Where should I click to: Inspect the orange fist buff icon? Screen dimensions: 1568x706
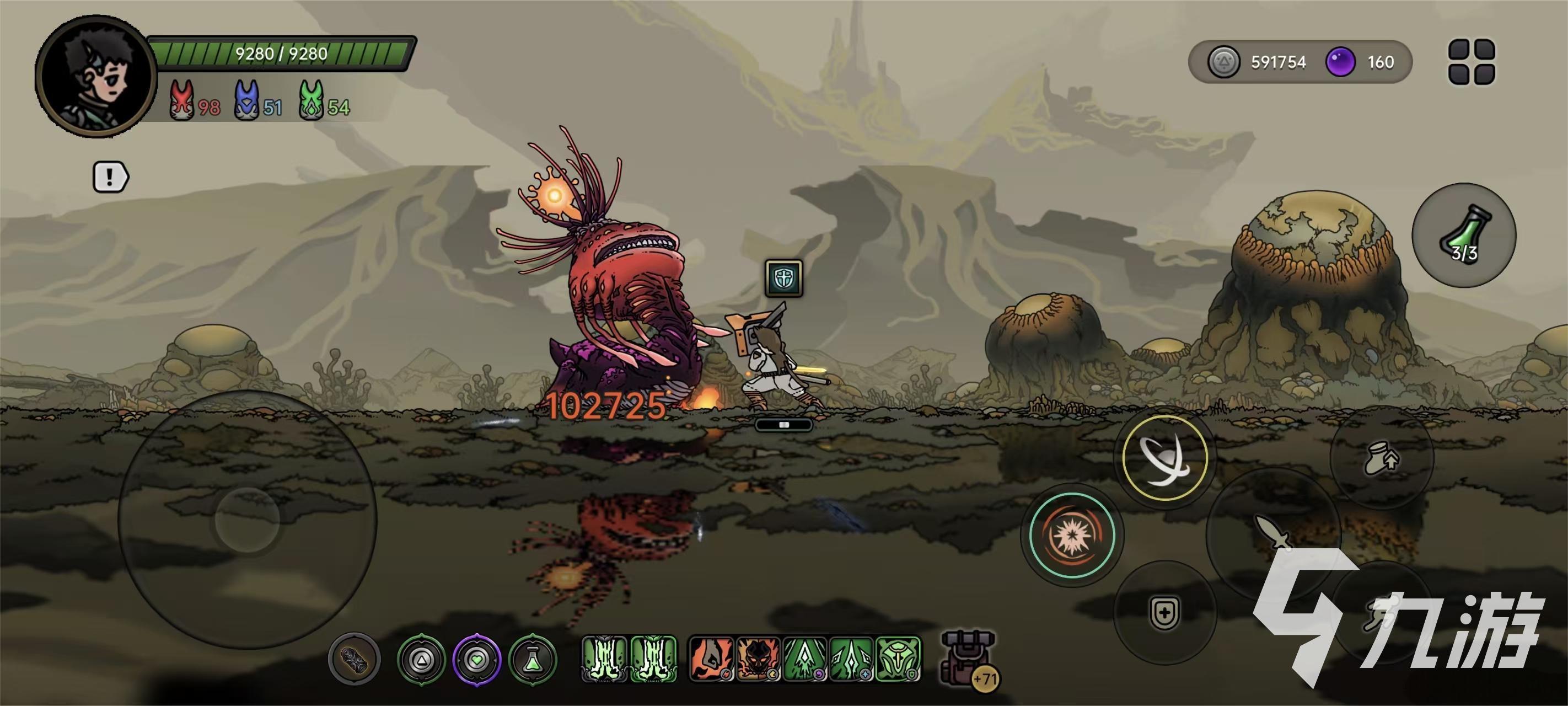coord(710,659)
